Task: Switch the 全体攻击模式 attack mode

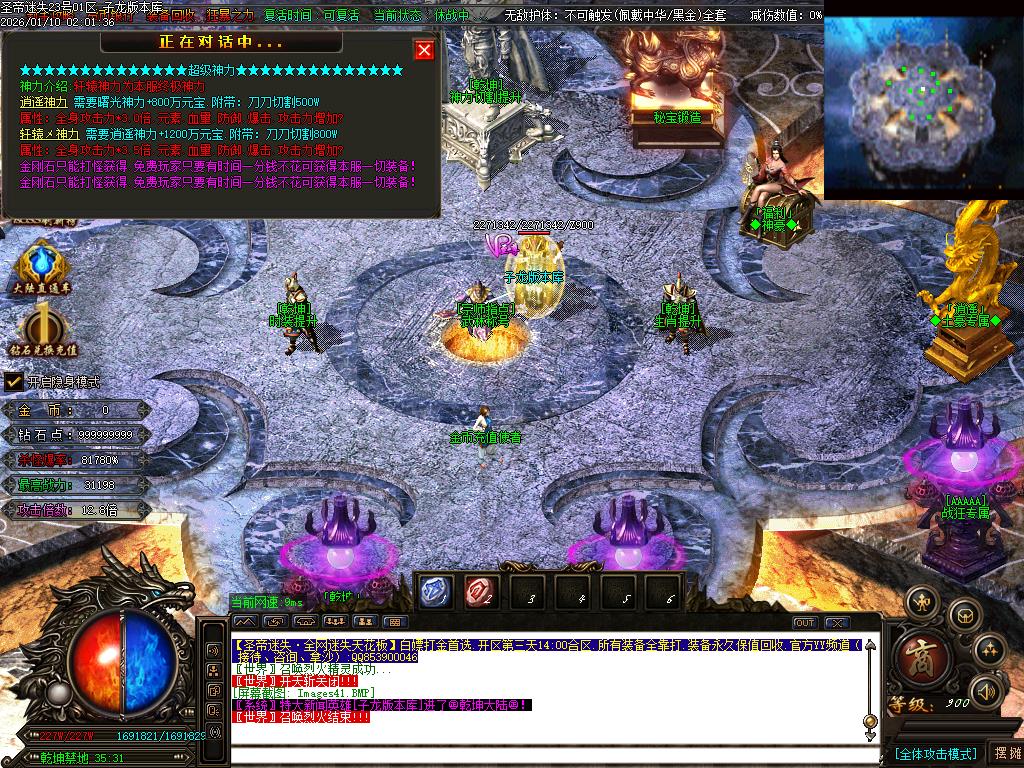Action: pyautogui.click(x=934, y=753)
